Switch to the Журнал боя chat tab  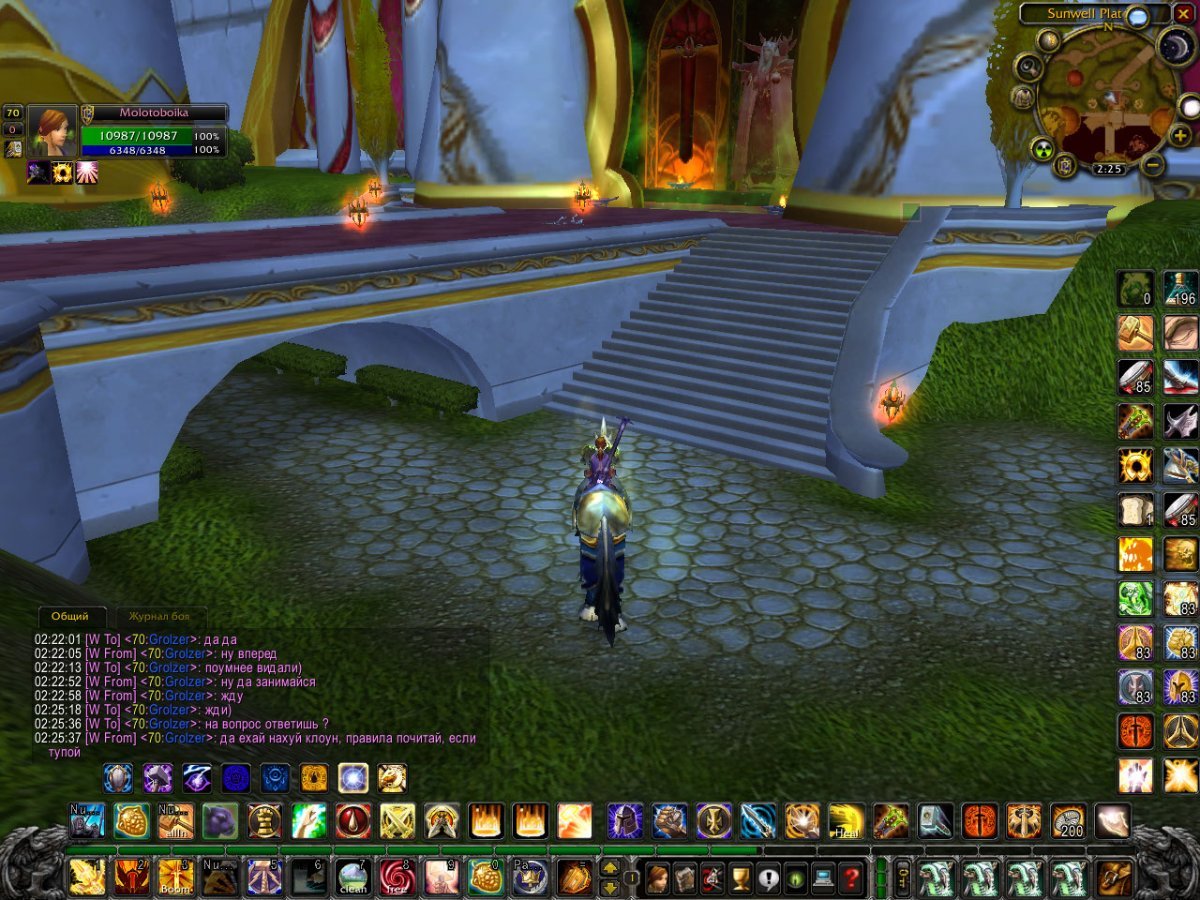160,616
